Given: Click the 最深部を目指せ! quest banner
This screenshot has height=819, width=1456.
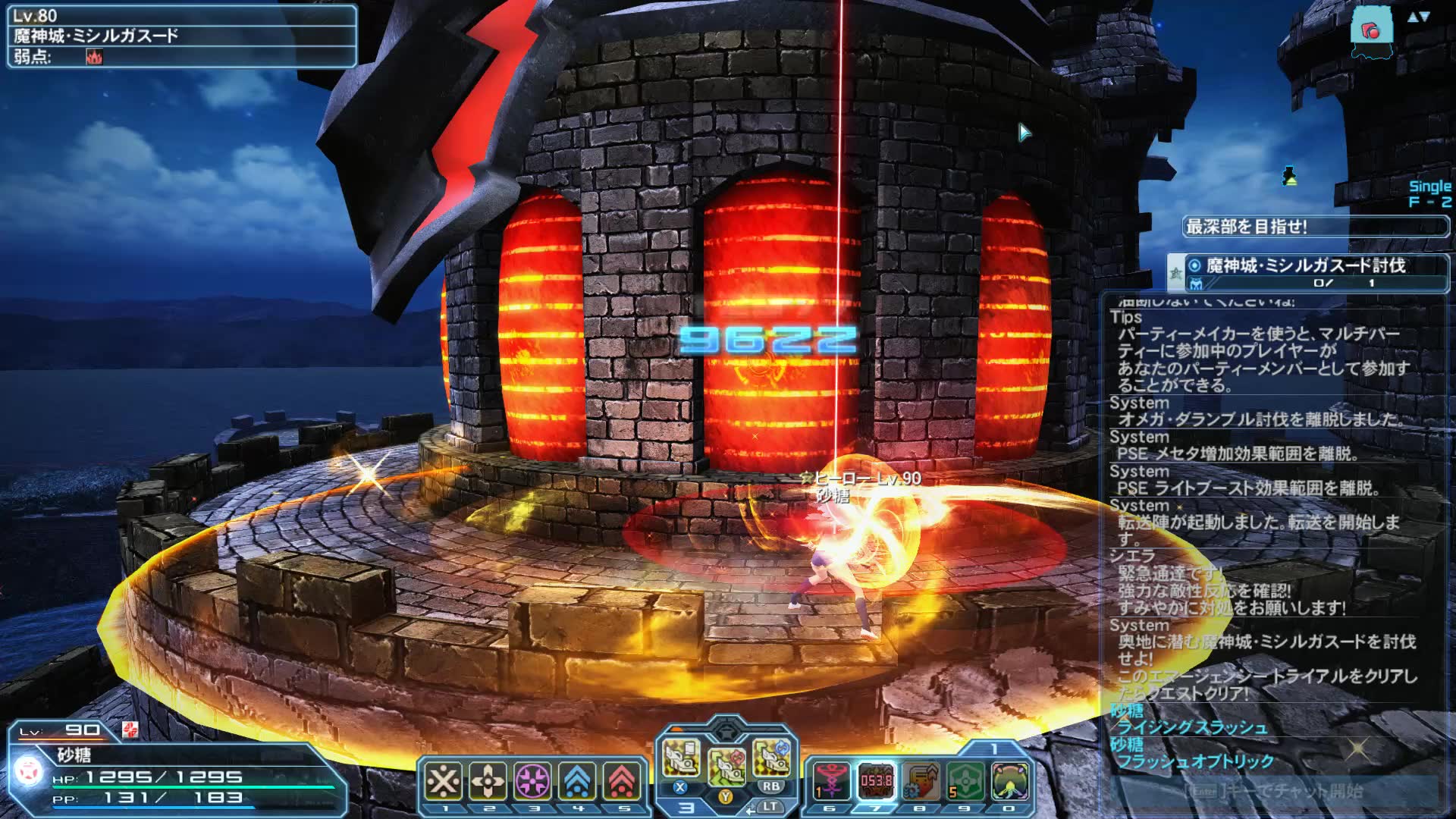Looking at the screenshot, I should tap(1316, 226).
